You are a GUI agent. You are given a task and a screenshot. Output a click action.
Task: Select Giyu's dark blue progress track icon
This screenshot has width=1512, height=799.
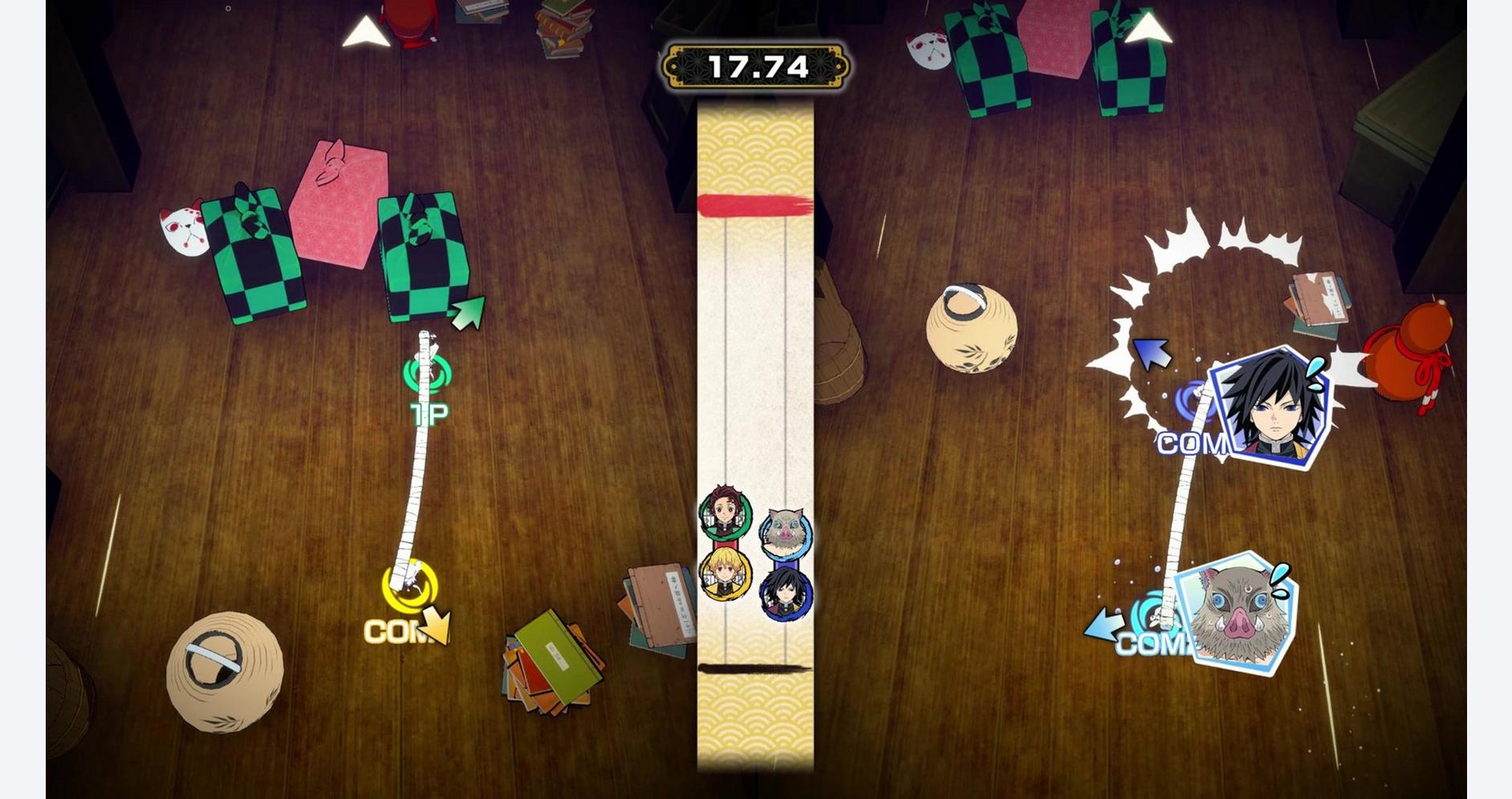click(785, 594)
